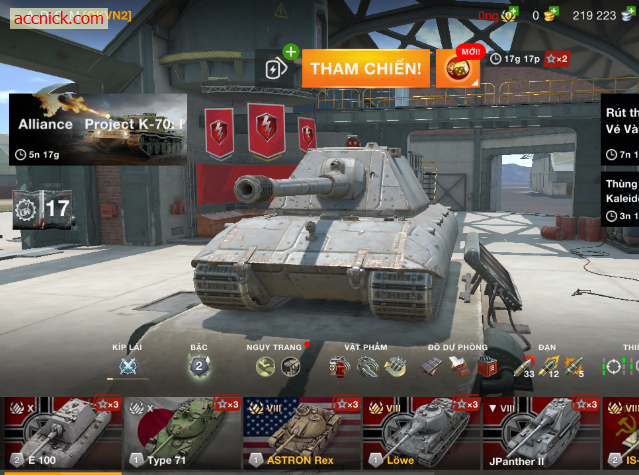The width and height of the screenshot is (639, 475).
Task: Open the new game mode icon marked Mới
Action: pos(457,68)
